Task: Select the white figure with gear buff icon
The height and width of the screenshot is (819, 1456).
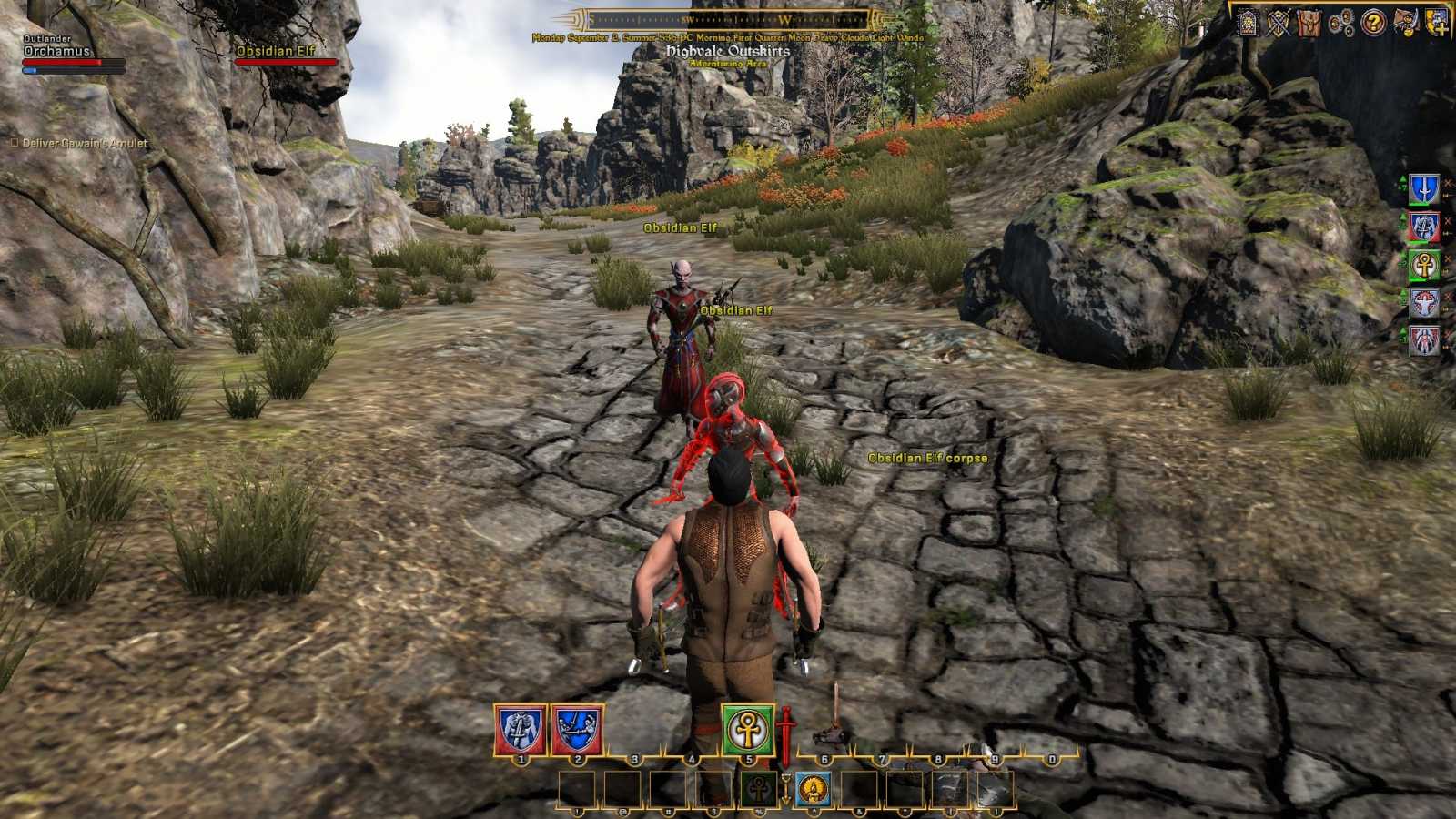Action: [x=1424, y=303]
